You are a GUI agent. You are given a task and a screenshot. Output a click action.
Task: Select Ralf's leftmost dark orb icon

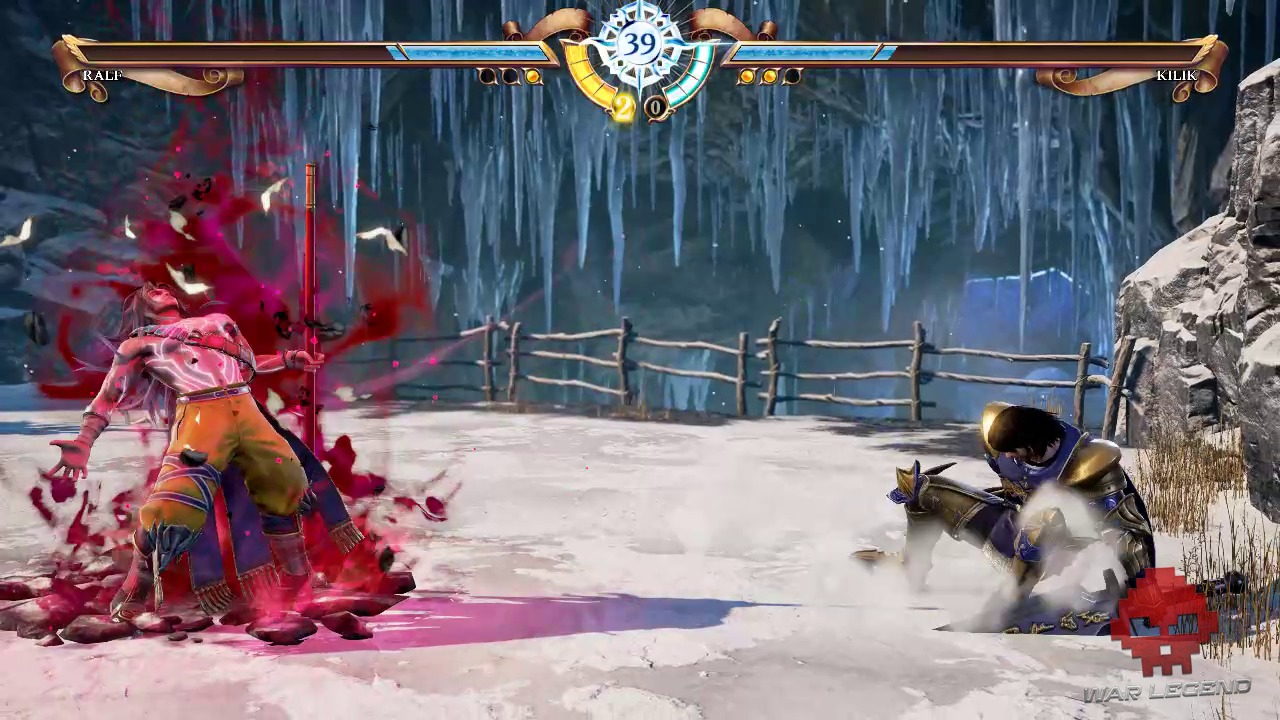pyautogui.click(x=487, y=77)
